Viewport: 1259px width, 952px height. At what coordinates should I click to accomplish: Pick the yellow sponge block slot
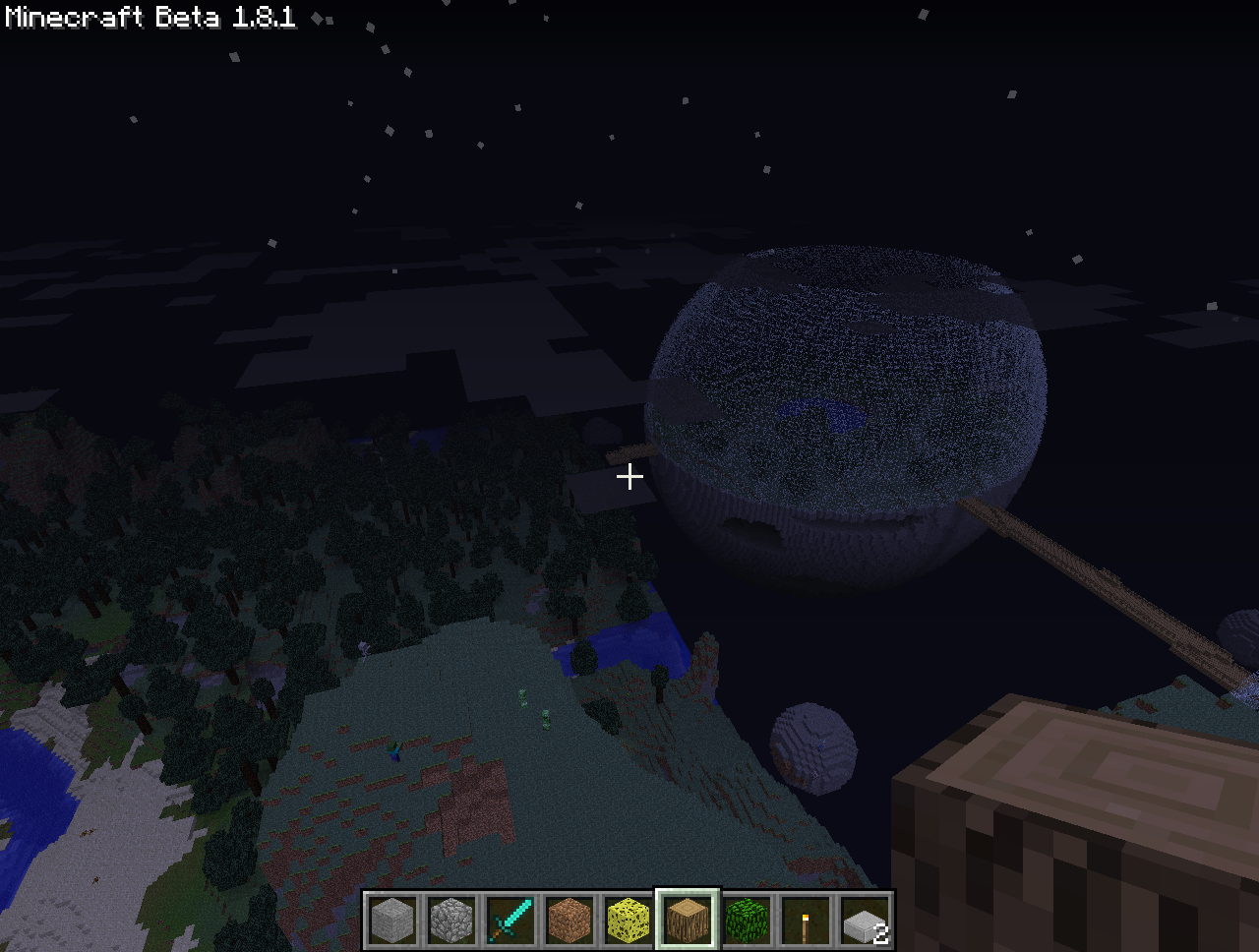pos(629,921)
